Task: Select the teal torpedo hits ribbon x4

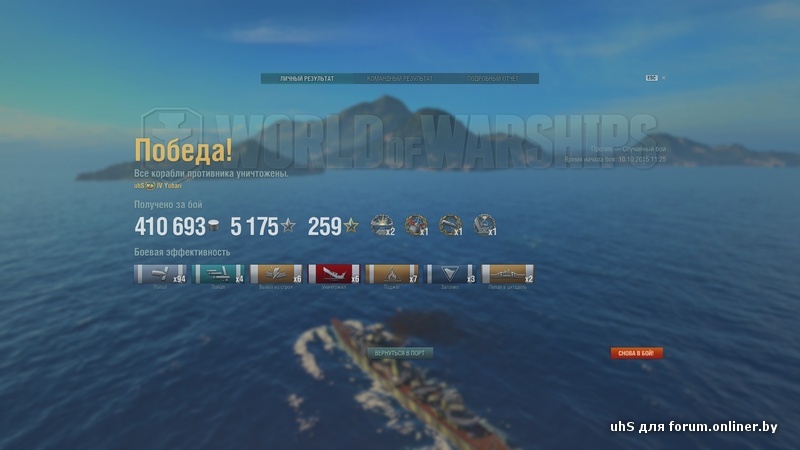Action: [218, 274]
